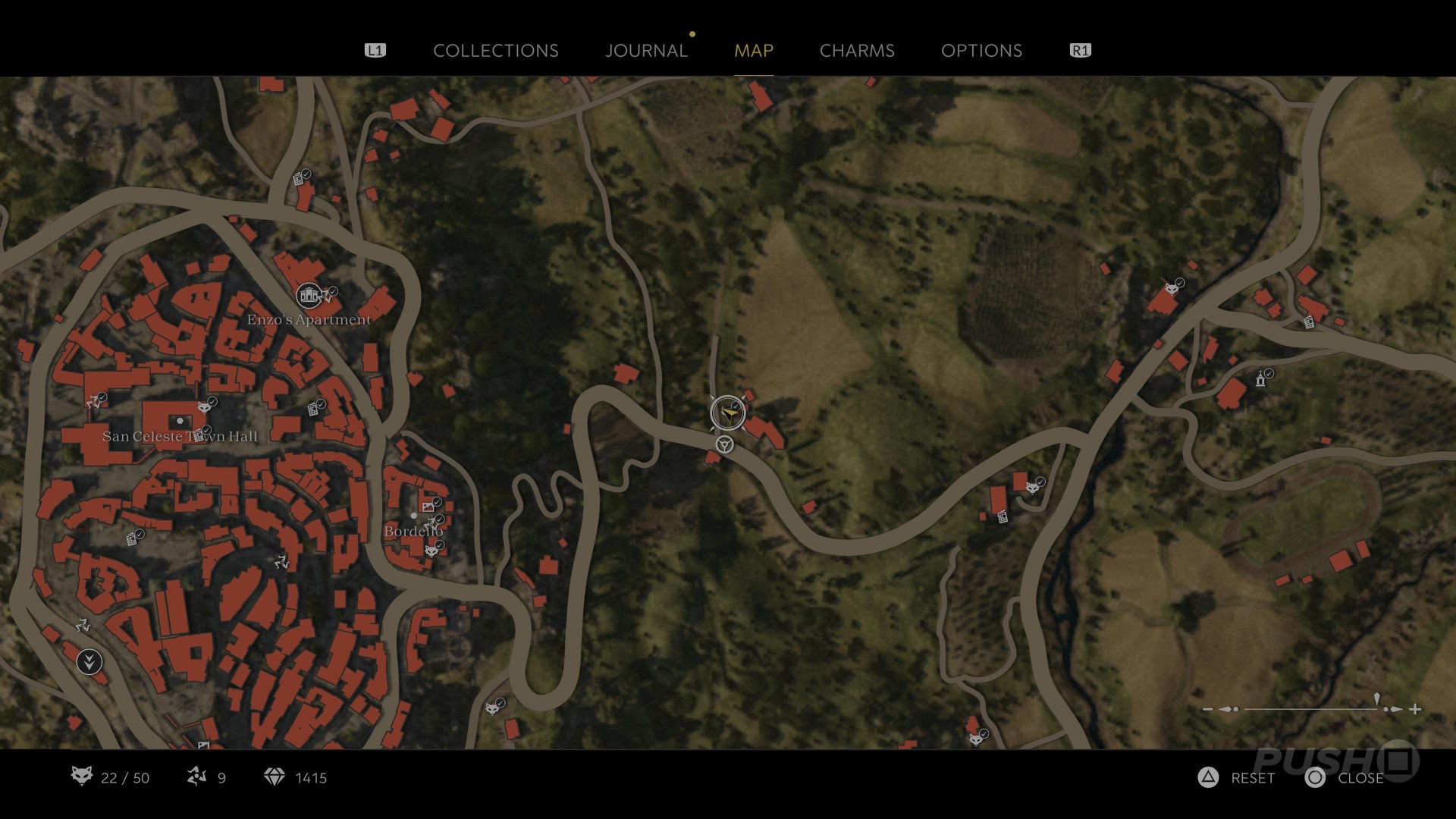Go to the Charms tab

click(x=857, y=51)
